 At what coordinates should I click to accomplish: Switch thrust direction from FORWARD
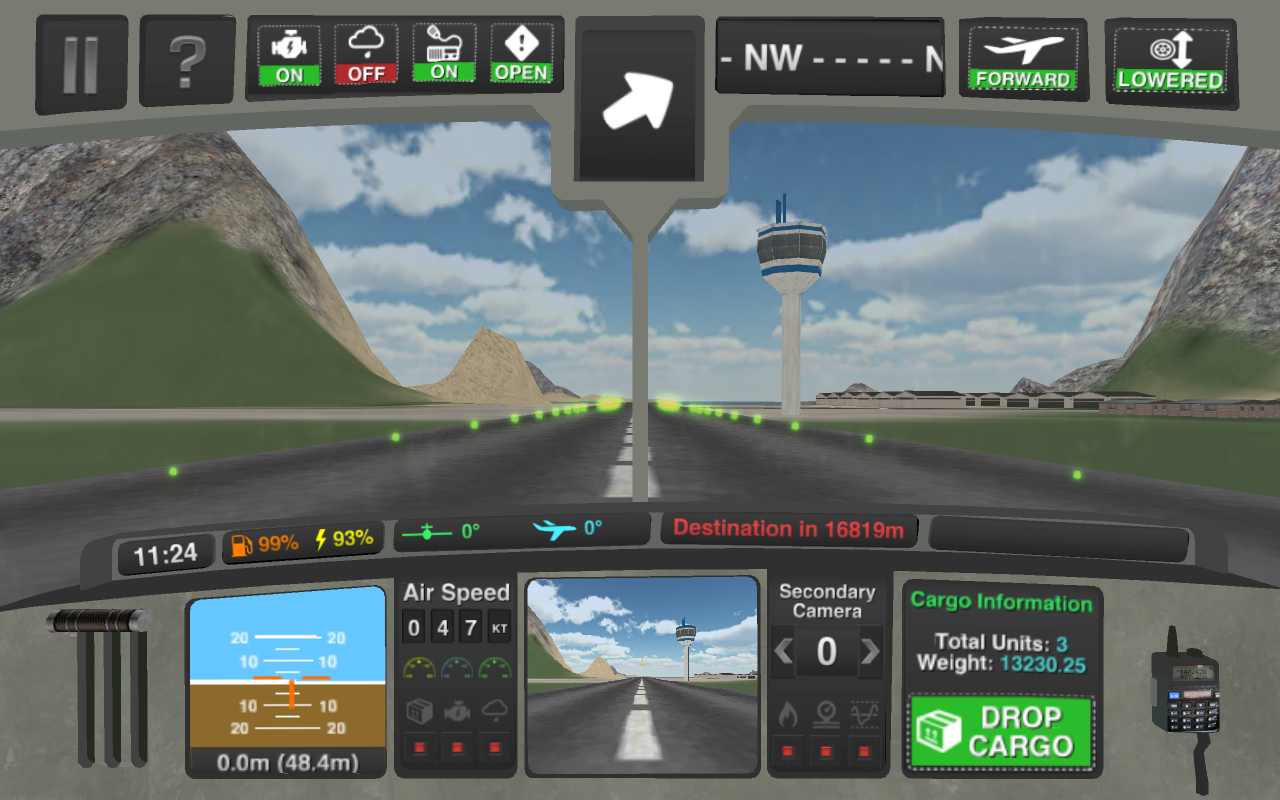click(1024, 55)
